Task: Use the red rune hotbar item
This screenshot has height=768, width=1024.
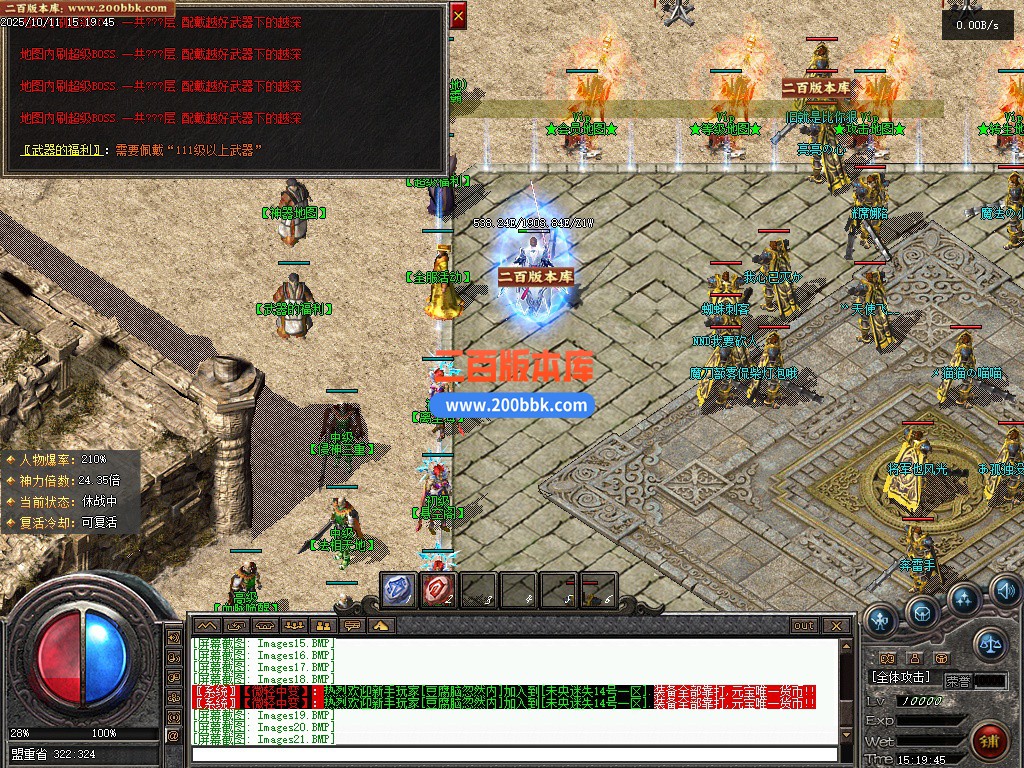Action: (x=439, y=590)
